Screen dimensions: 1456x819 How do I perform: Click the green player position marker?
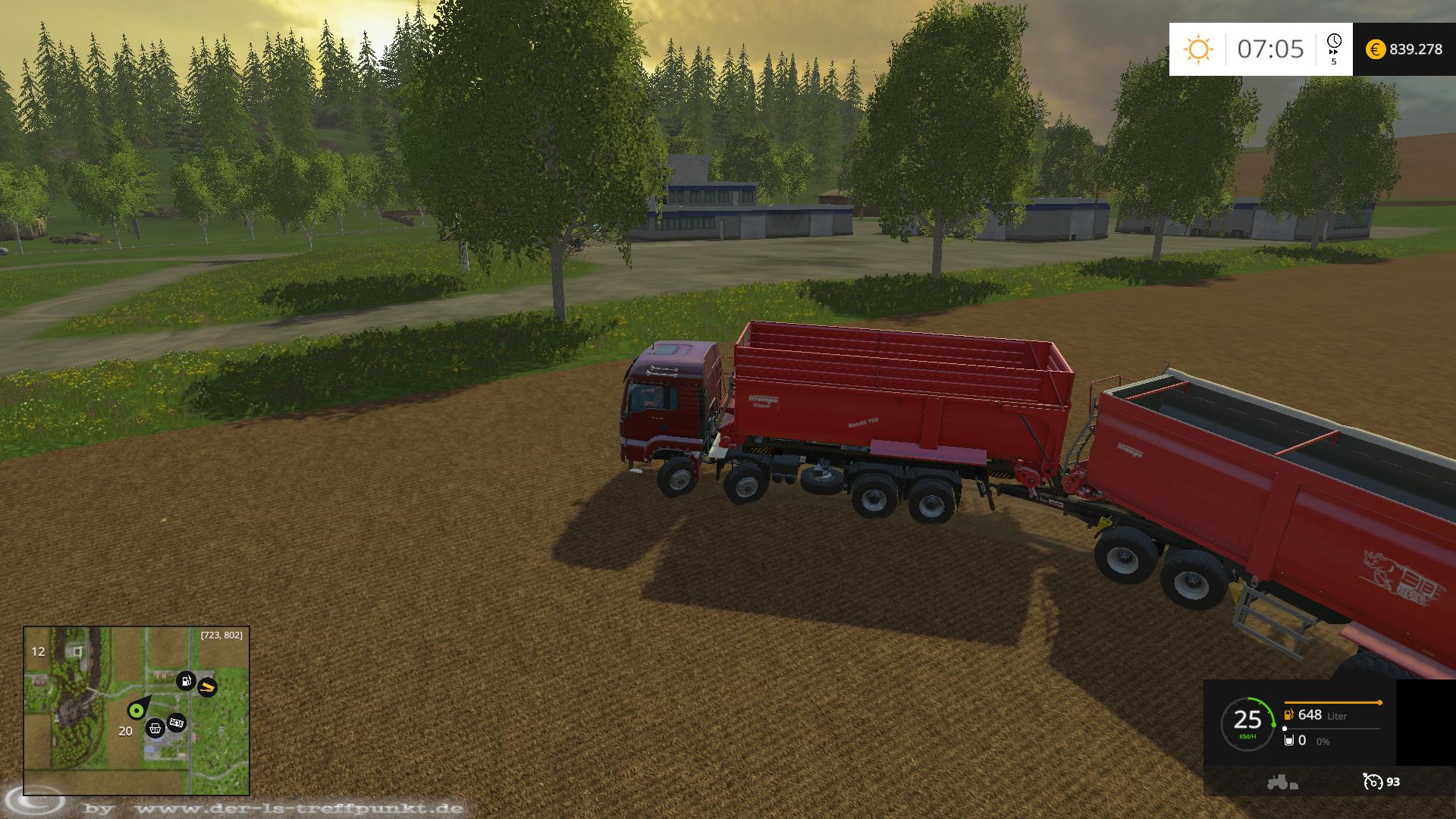pos(136,710)
